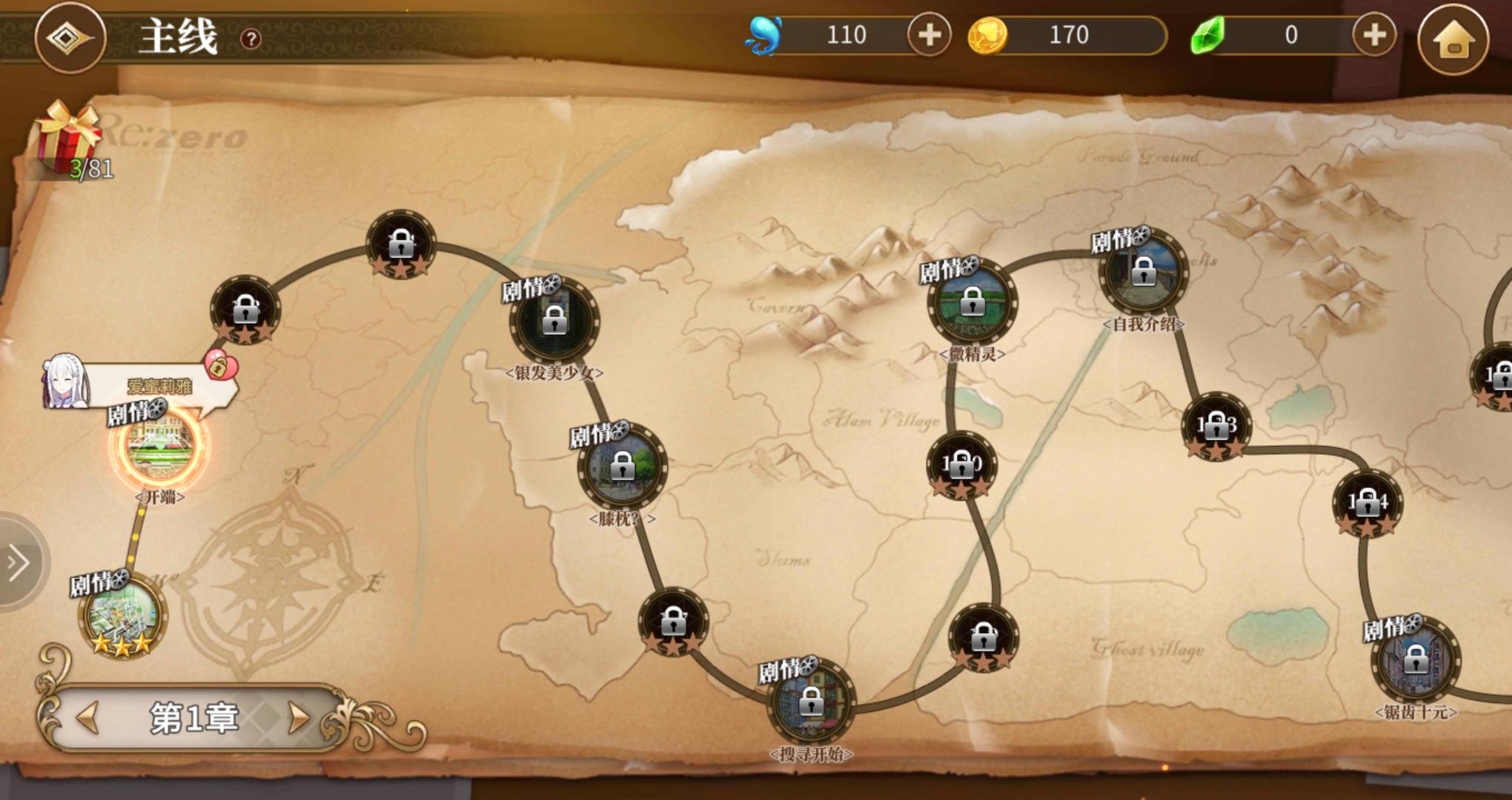Go to the previous chapter arrow
The width and height of the screenshot is (1512, 800).
click(89, 717)
